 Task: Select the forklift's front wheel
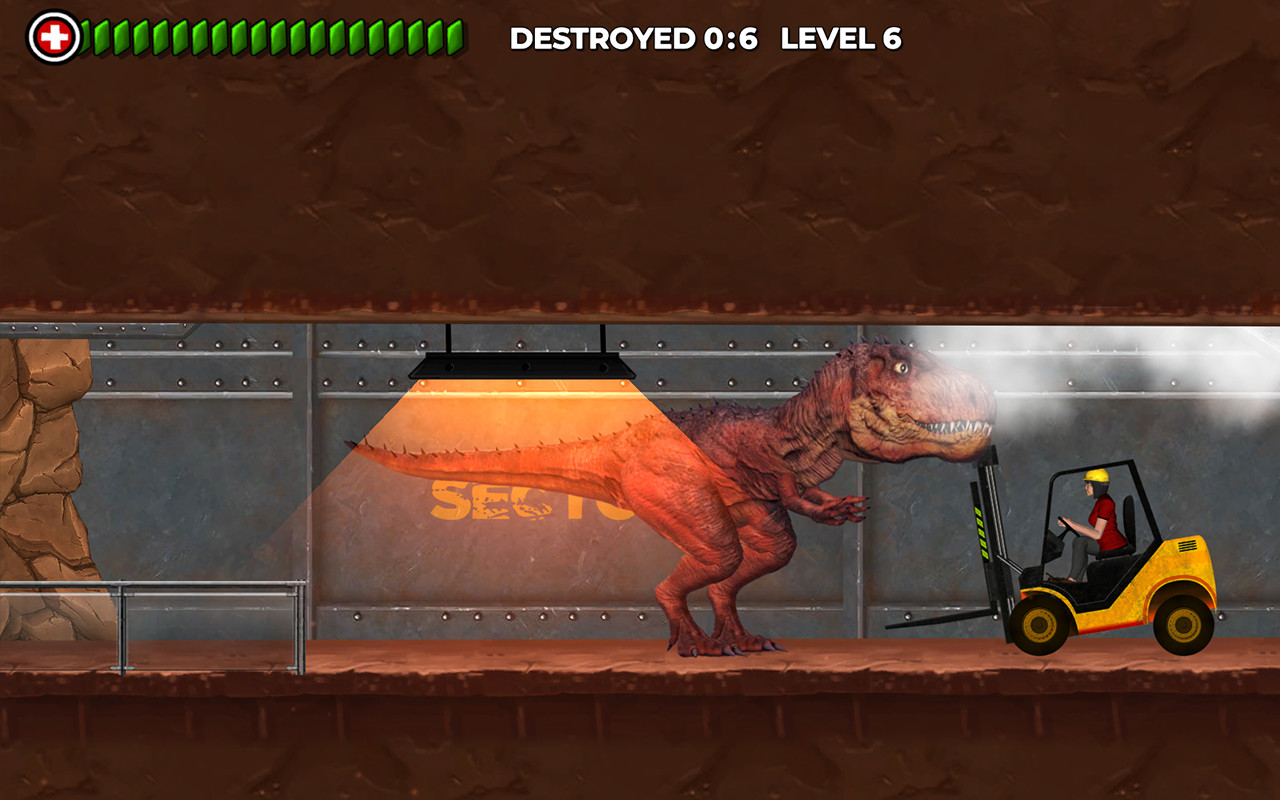pyautogui.click(x=1040, y=625)
